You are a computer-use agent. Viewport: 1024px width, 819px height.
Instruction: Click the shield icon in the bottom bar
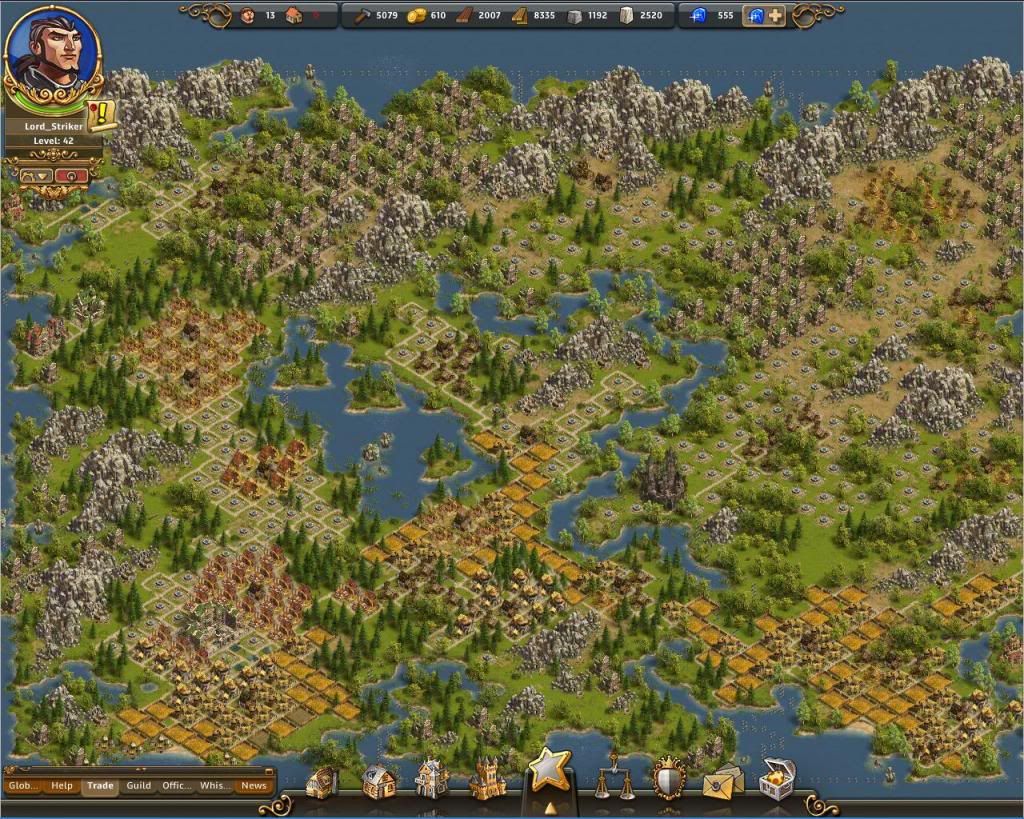coord(668,779)
